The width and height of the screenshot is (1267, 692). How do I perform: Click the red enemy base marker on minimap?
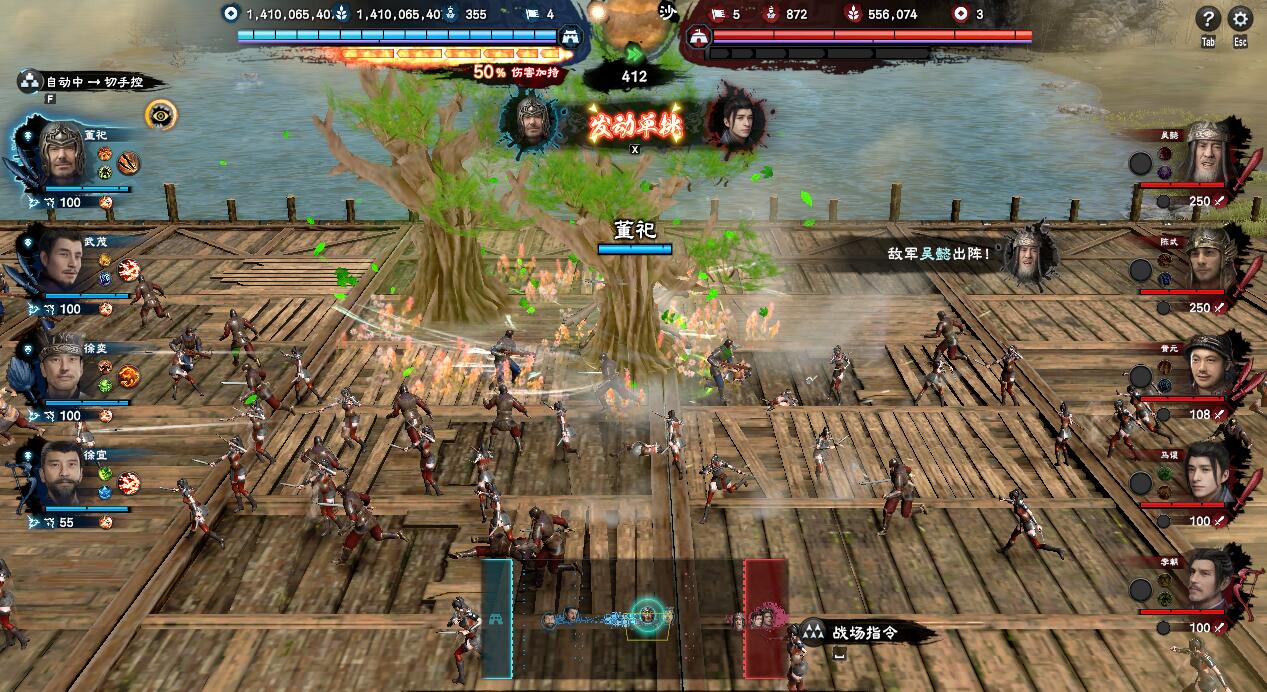(765, 620)
